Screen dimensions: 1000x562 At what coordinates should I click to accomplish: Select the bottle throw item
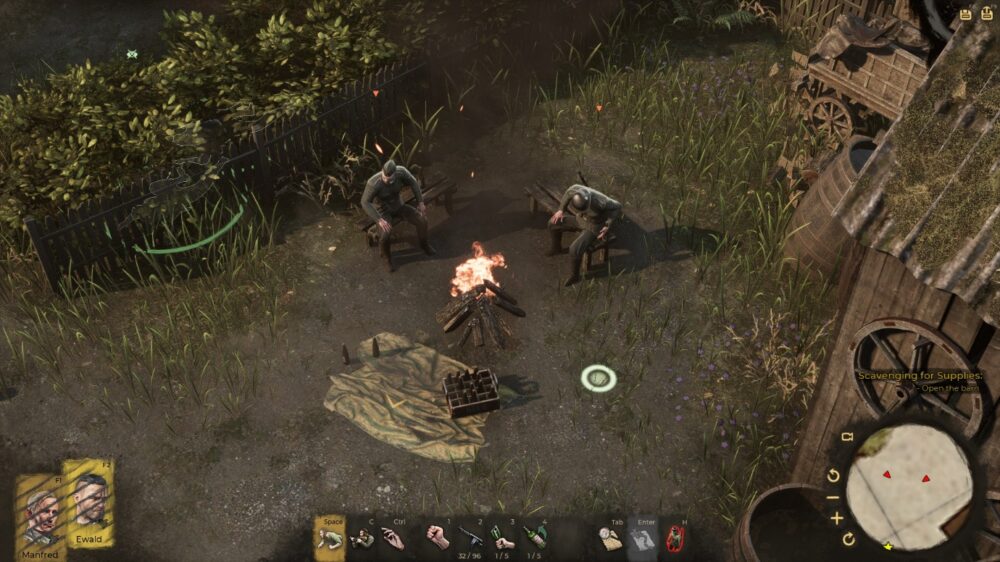536,537
